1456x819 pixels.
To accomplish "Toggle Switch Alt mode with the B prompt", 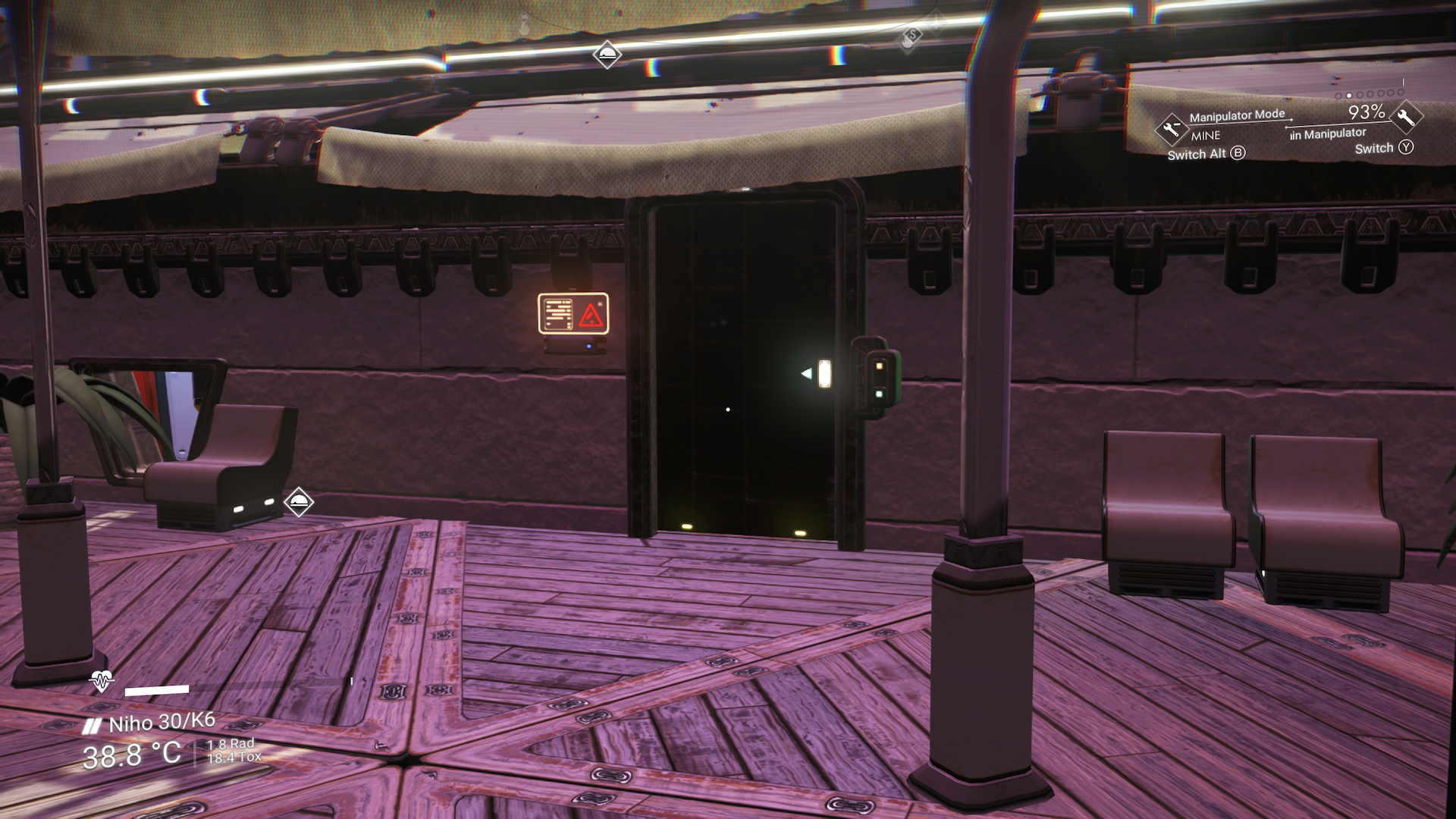I will pyautogui.click(x=1238, y=154).
